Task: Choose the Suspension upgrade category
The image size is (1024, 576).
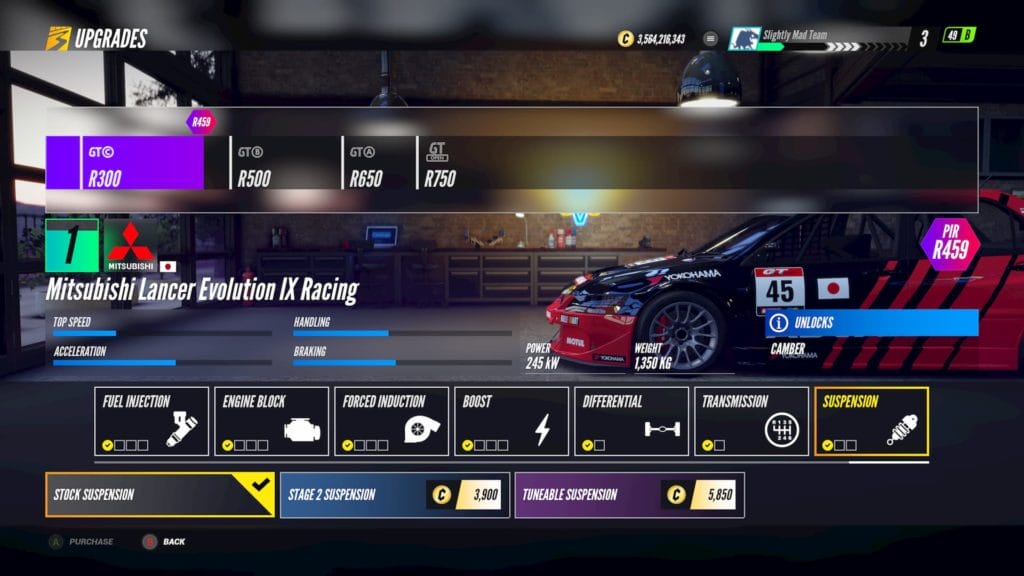Action: 871,421
